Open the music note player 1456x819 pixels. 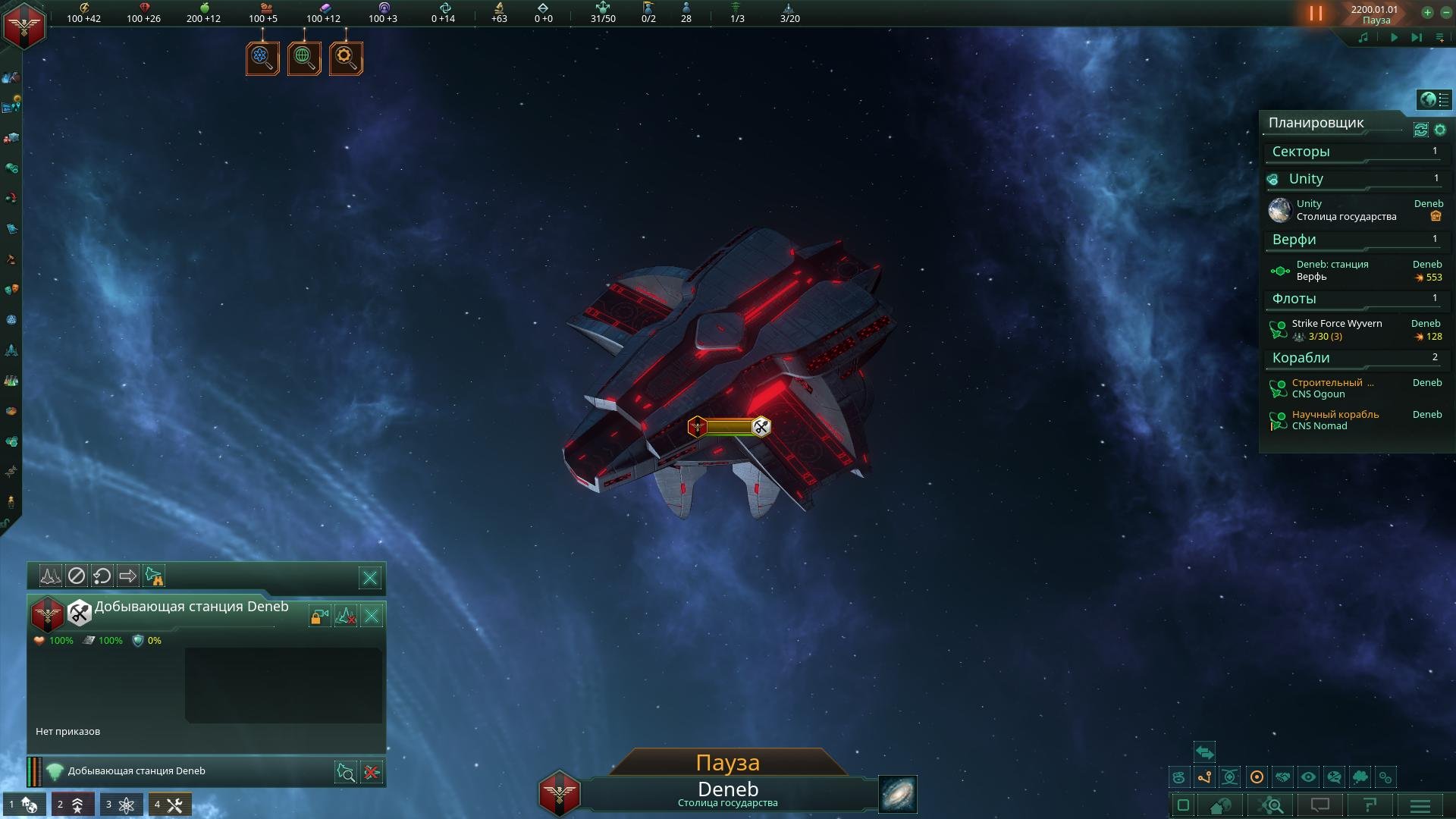[x=1363, y=37]
